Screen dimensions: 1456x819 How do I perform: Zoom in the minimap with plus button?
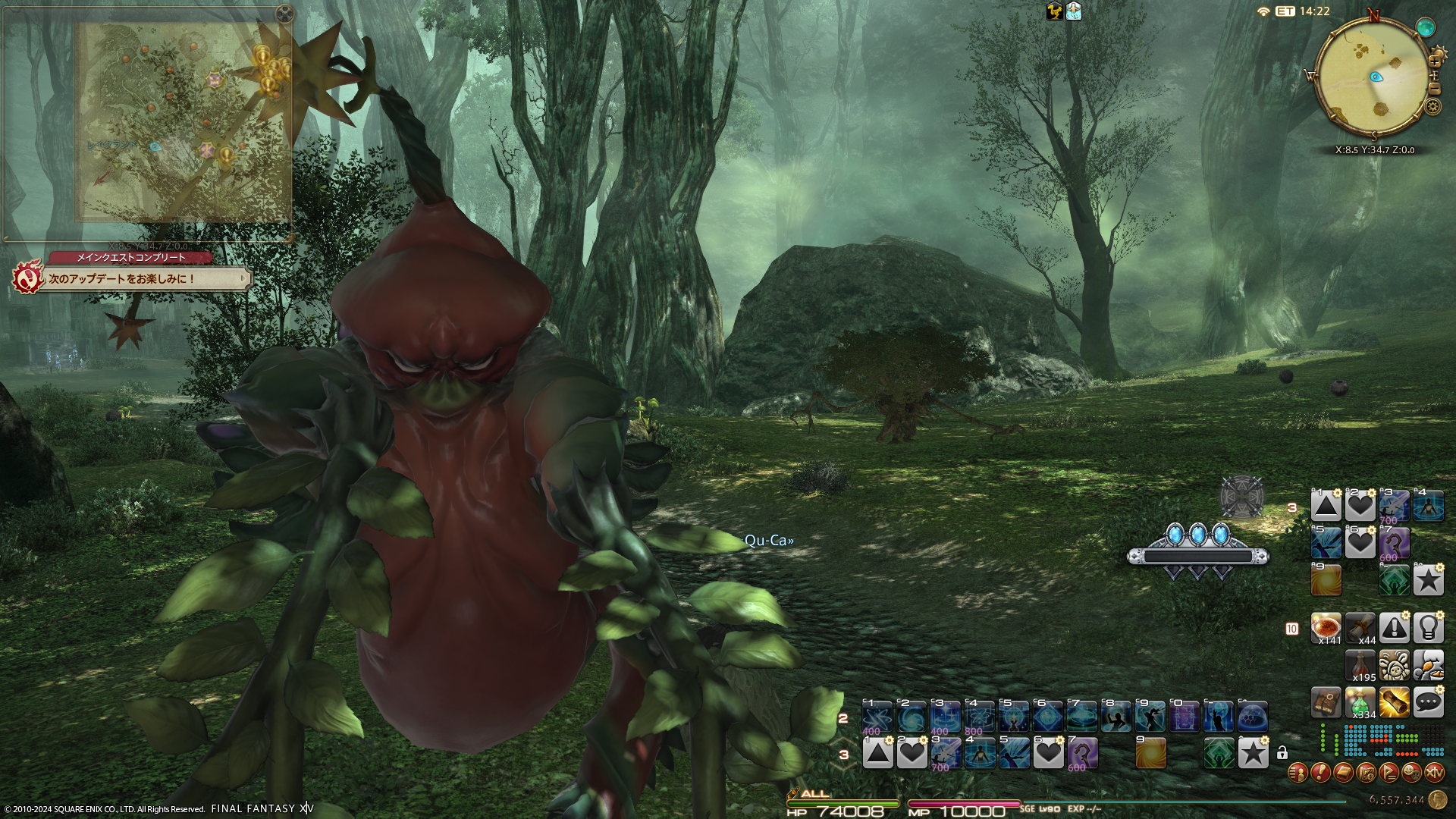pos(1435,61)
